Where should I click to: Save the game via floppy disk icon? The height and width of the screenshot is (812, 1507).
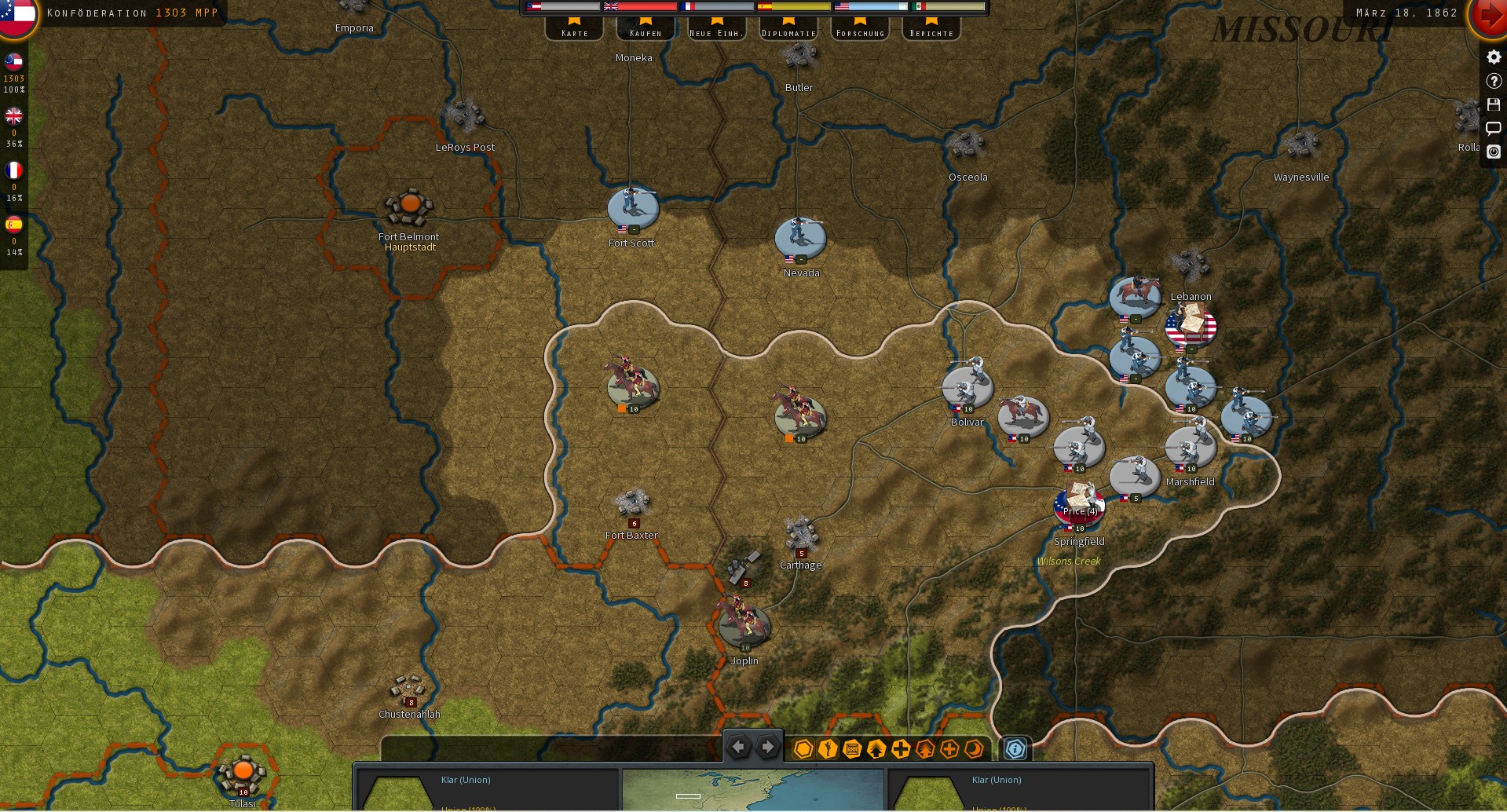click(x=1492, y=104)
